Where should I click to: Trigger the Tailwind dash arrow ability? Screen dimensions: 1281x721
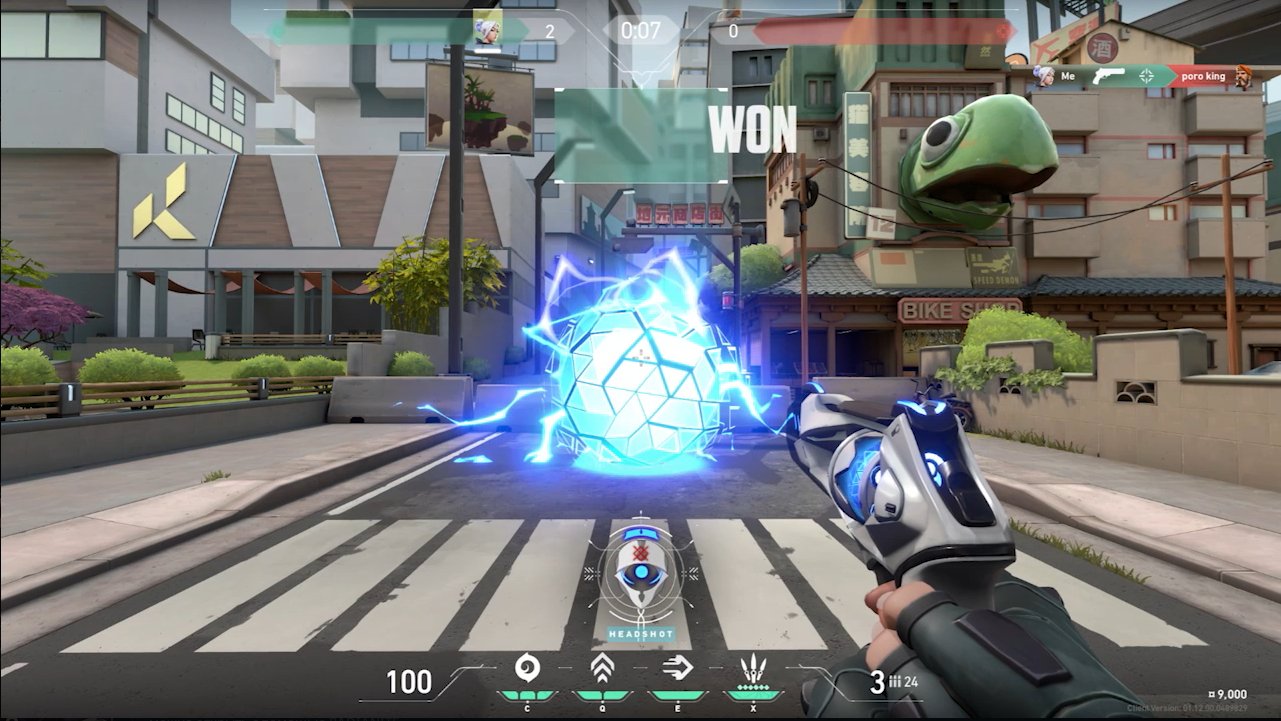tap(678, 668)
